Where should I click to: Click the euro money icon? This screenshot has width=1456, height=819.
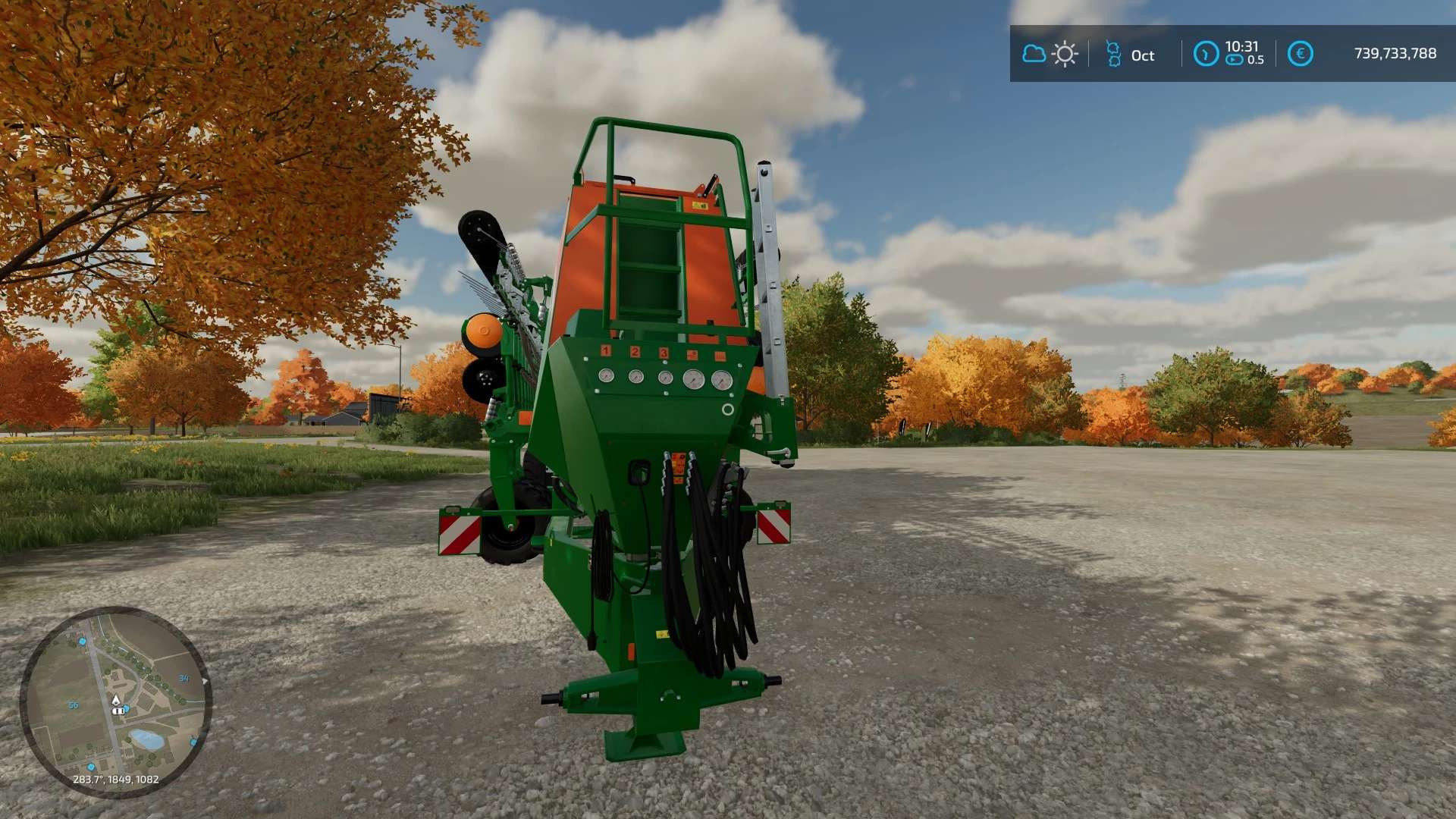(x=1300, y=54)
